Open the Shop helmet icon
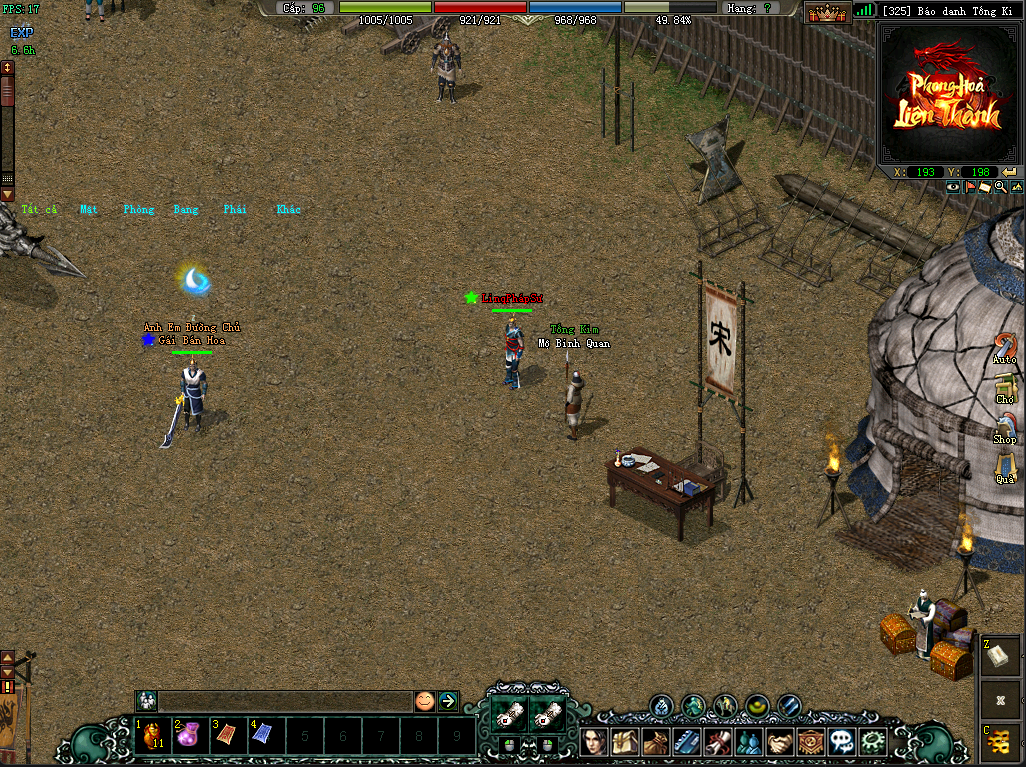 [1005, 427]
